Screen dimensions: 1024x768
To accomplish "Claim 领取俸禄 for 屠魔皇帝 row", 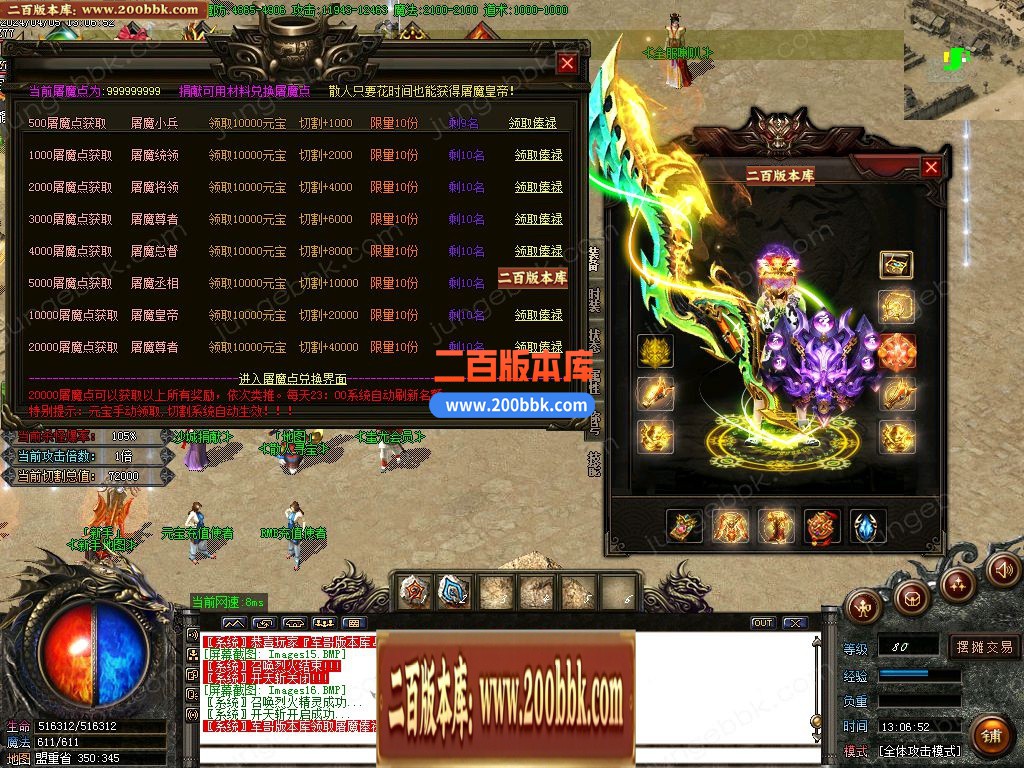I will [538, 315].
